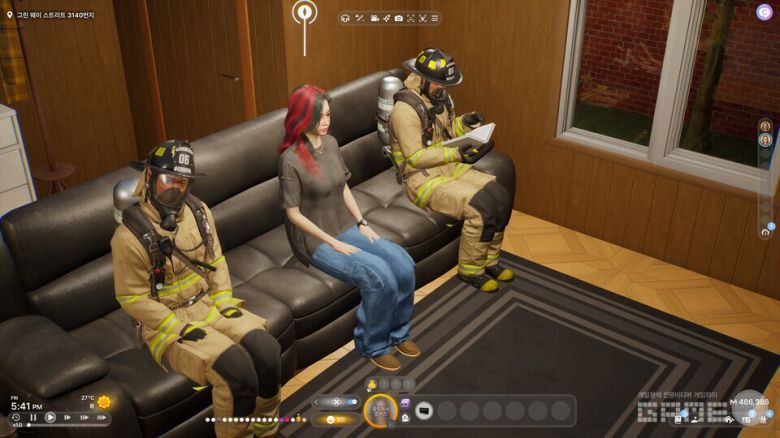Click the purple cube icon near portrait
Screen dimensions: 780x438
[x=405, y=403]
